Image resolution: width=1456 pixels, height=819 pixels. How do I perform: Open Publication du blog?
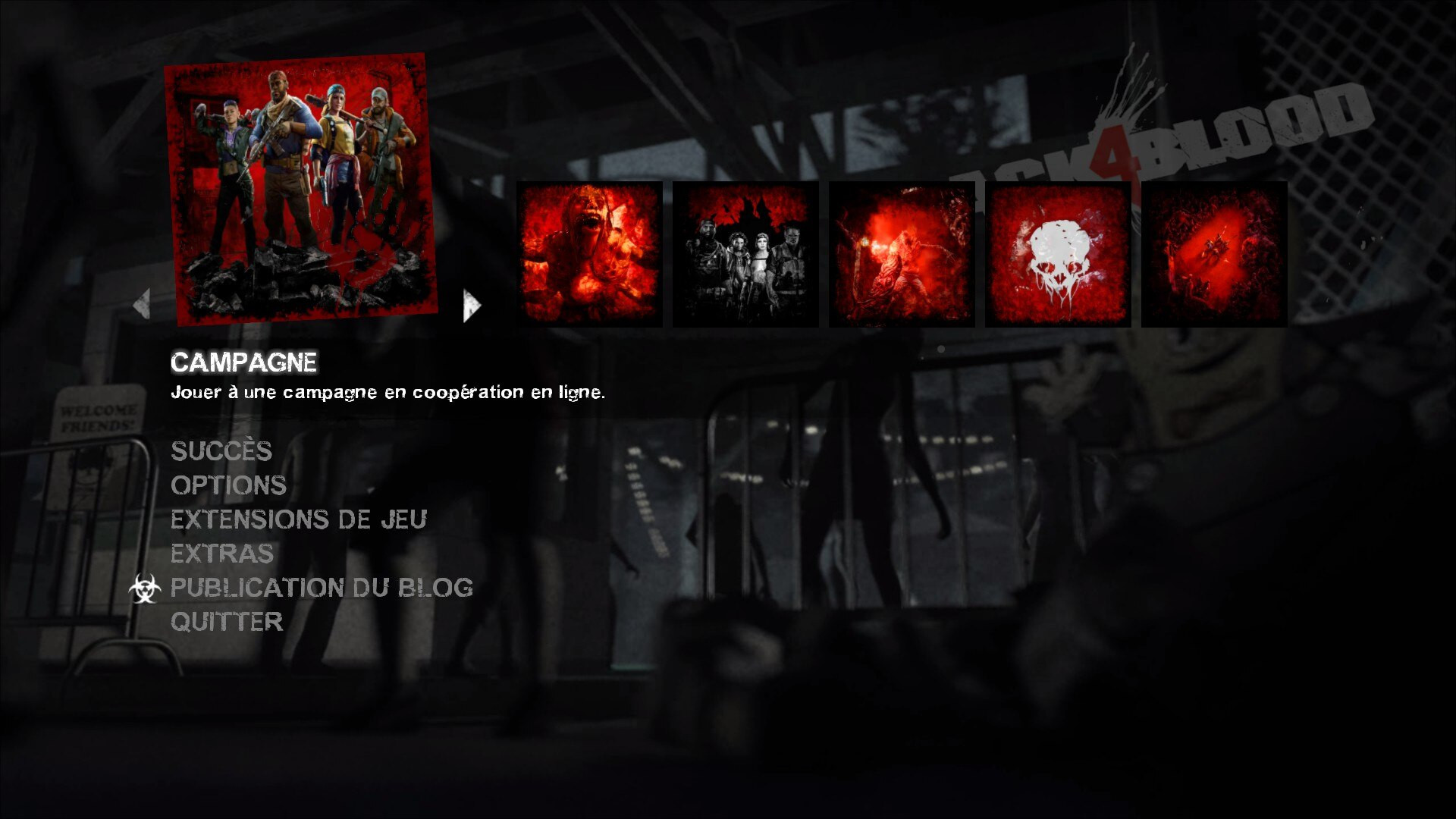point(322,588)
